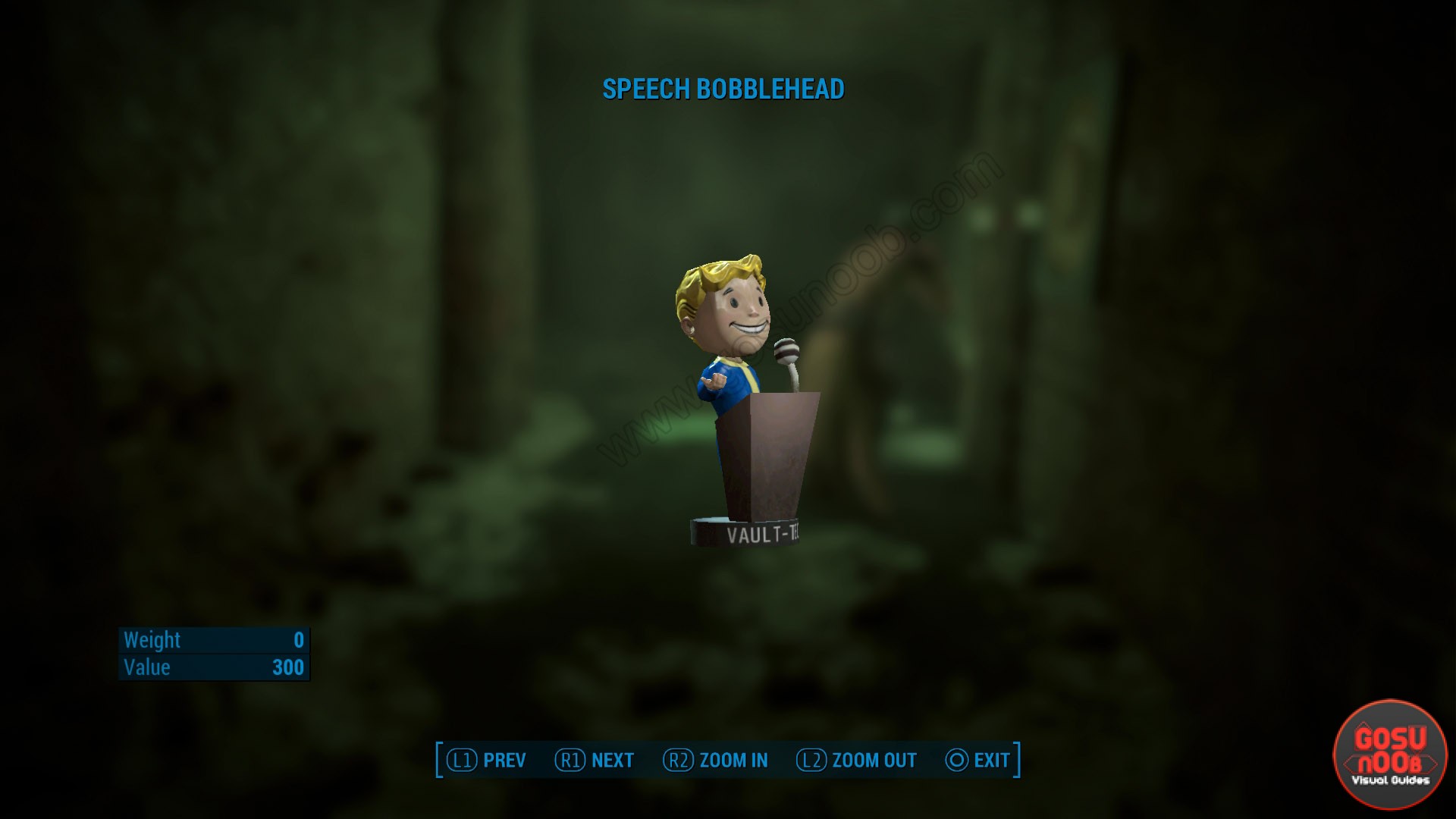Activate ZOOM IN on the bobblehead
The image size is (1456, 819).
click(733, 760)
